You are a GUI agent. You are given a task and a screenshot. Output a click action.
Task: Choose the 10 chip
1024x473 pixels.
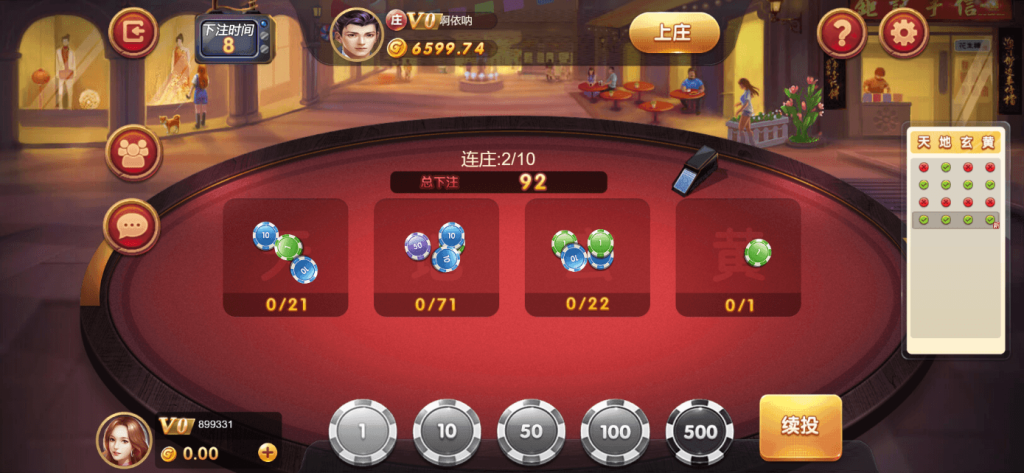[x=447, y=431]
